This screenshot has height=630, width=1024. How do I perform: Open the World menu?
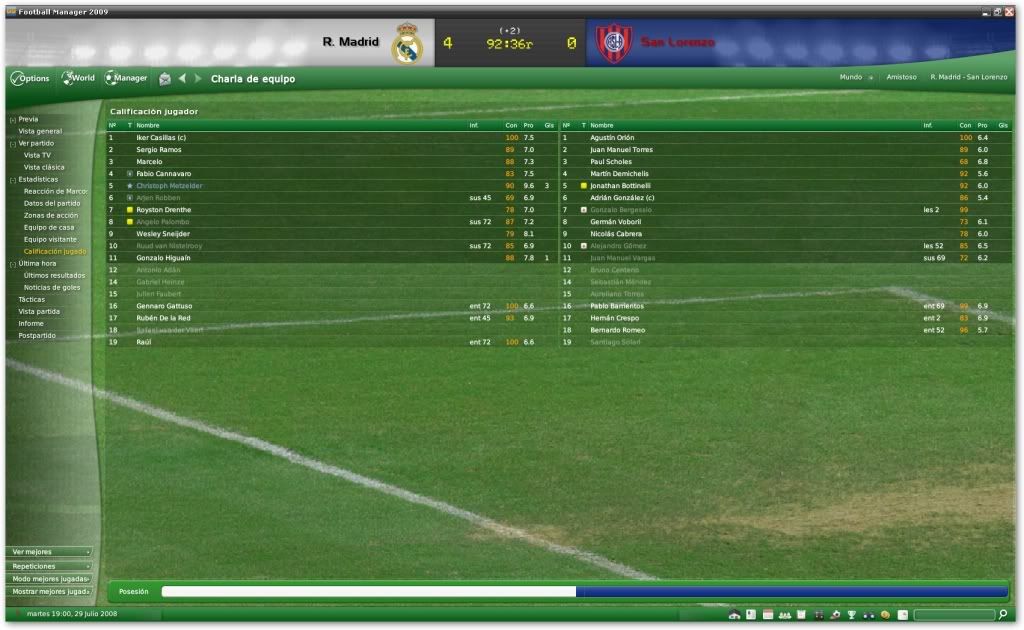coord(78,78)
